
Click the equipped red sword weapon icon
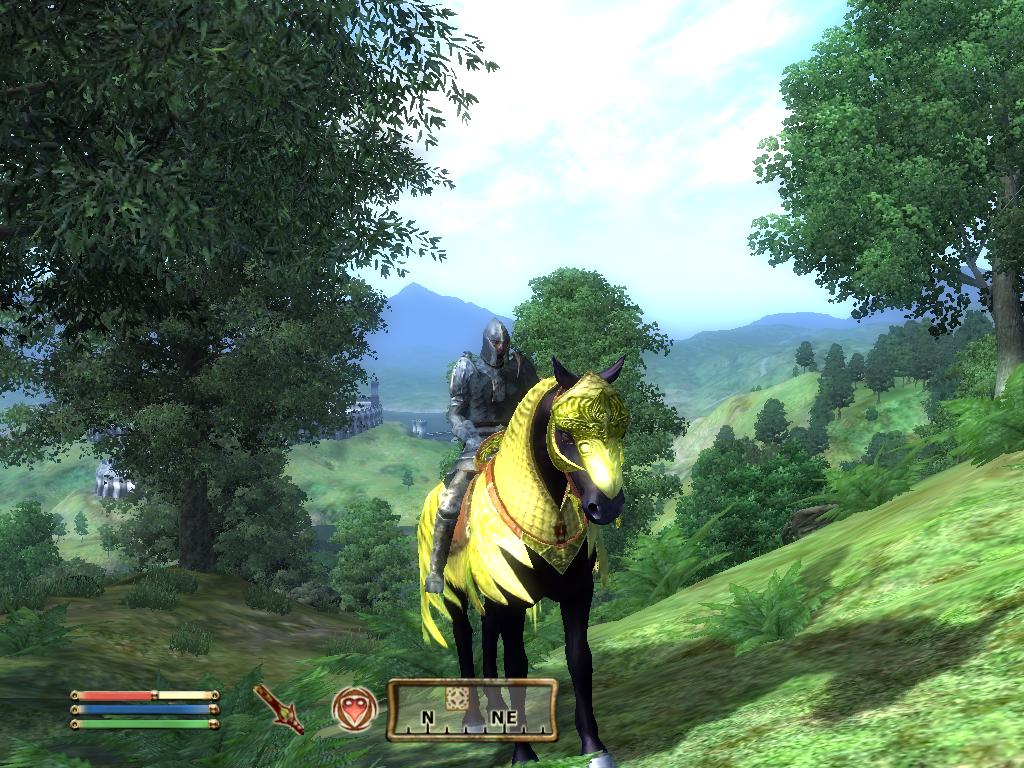278,708
